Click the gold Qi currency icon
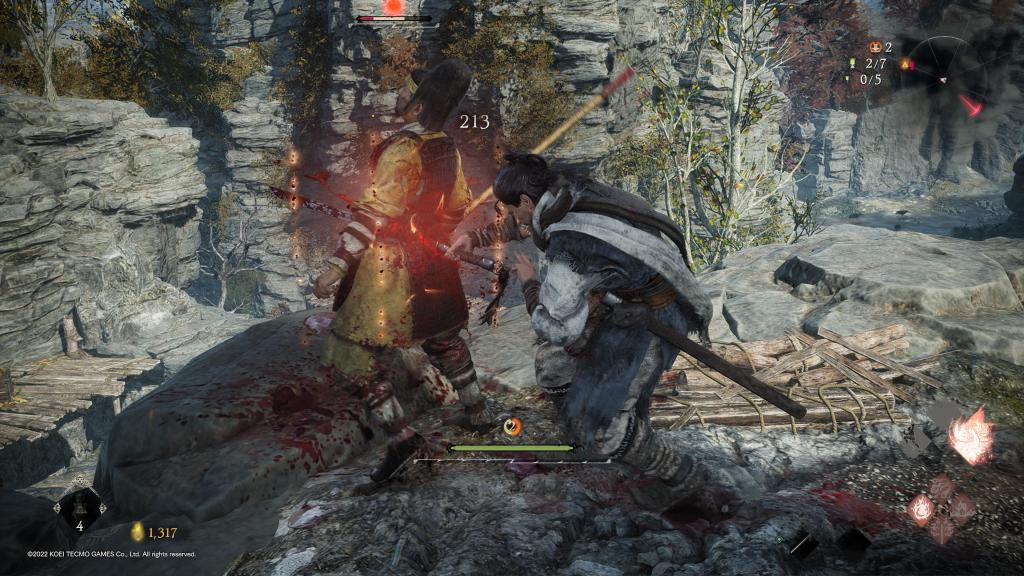Screen dimensions: 1024x576 (138, 532)
